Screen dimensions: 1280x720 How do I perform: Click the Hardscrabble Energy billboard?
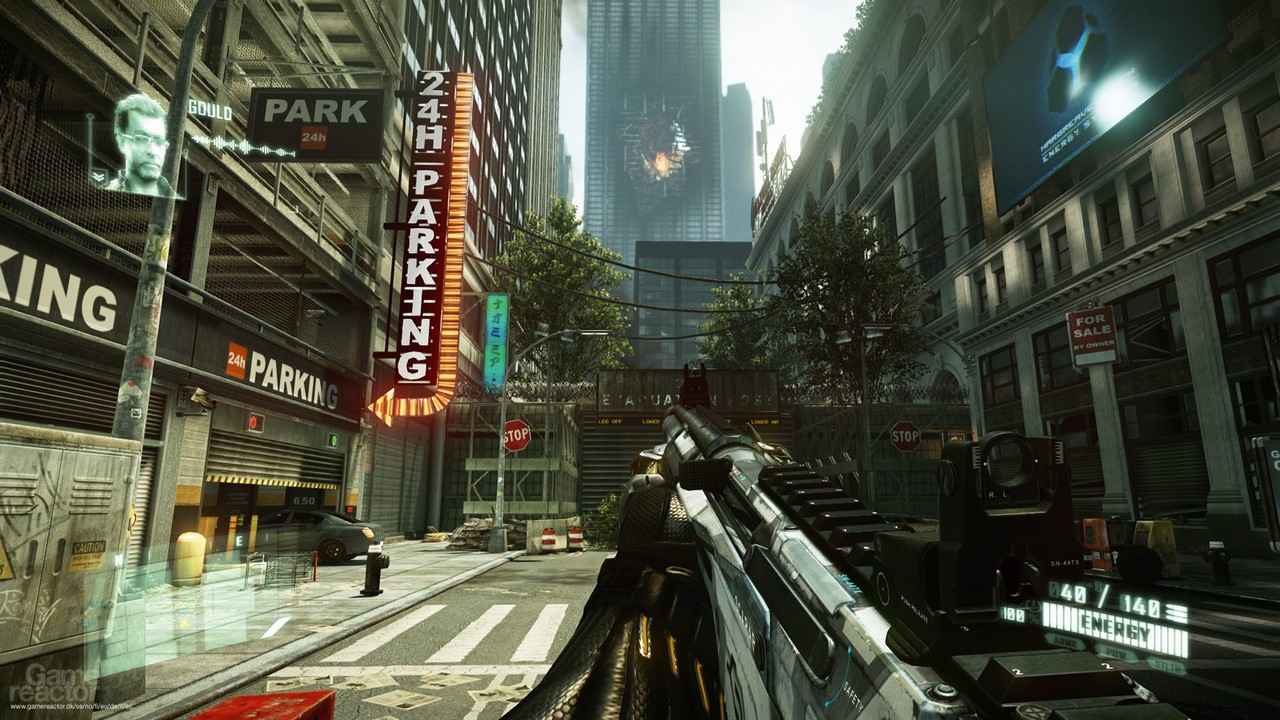point(1070,90)
